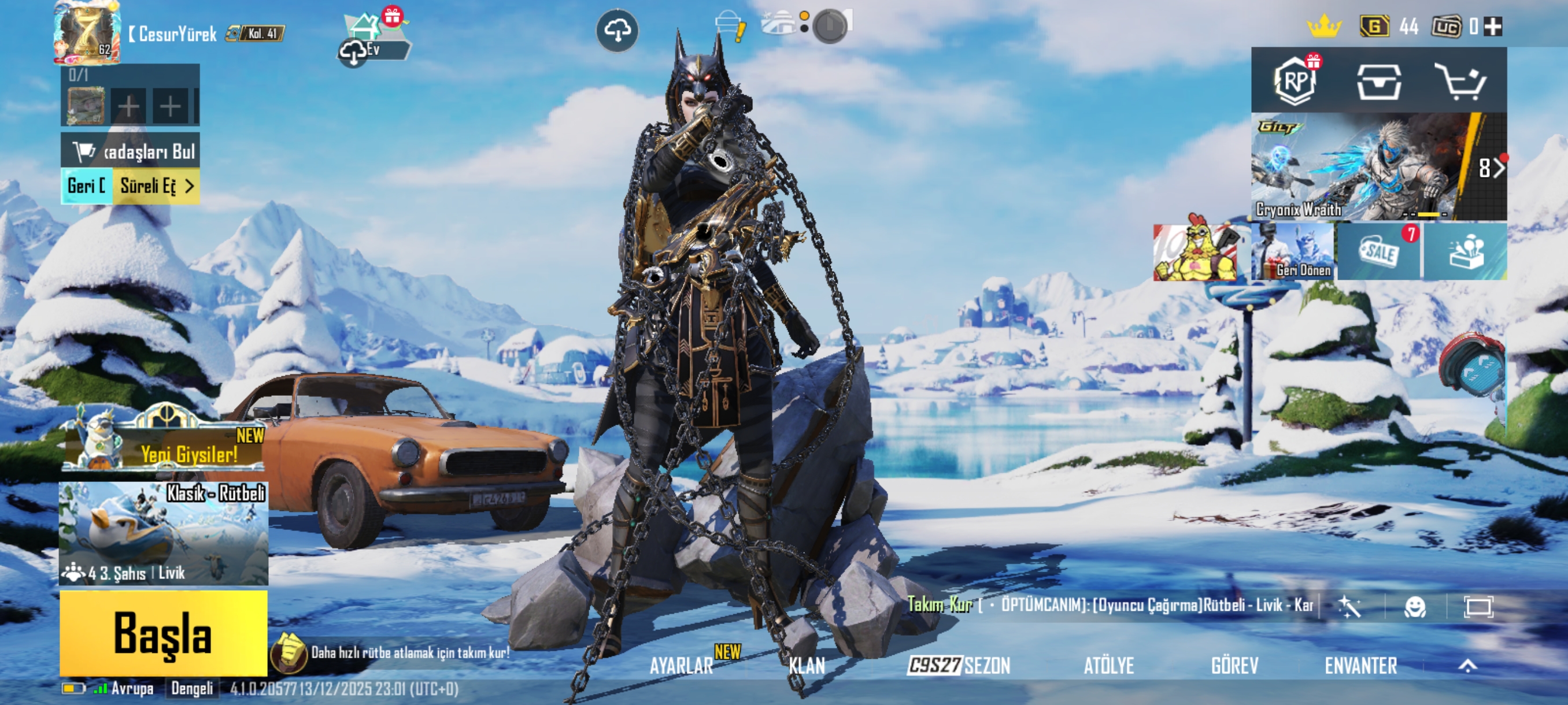Find teammates with the Arkadaşları Bul button
This screenshot has width=1568, height=705.
pos(130,151)
